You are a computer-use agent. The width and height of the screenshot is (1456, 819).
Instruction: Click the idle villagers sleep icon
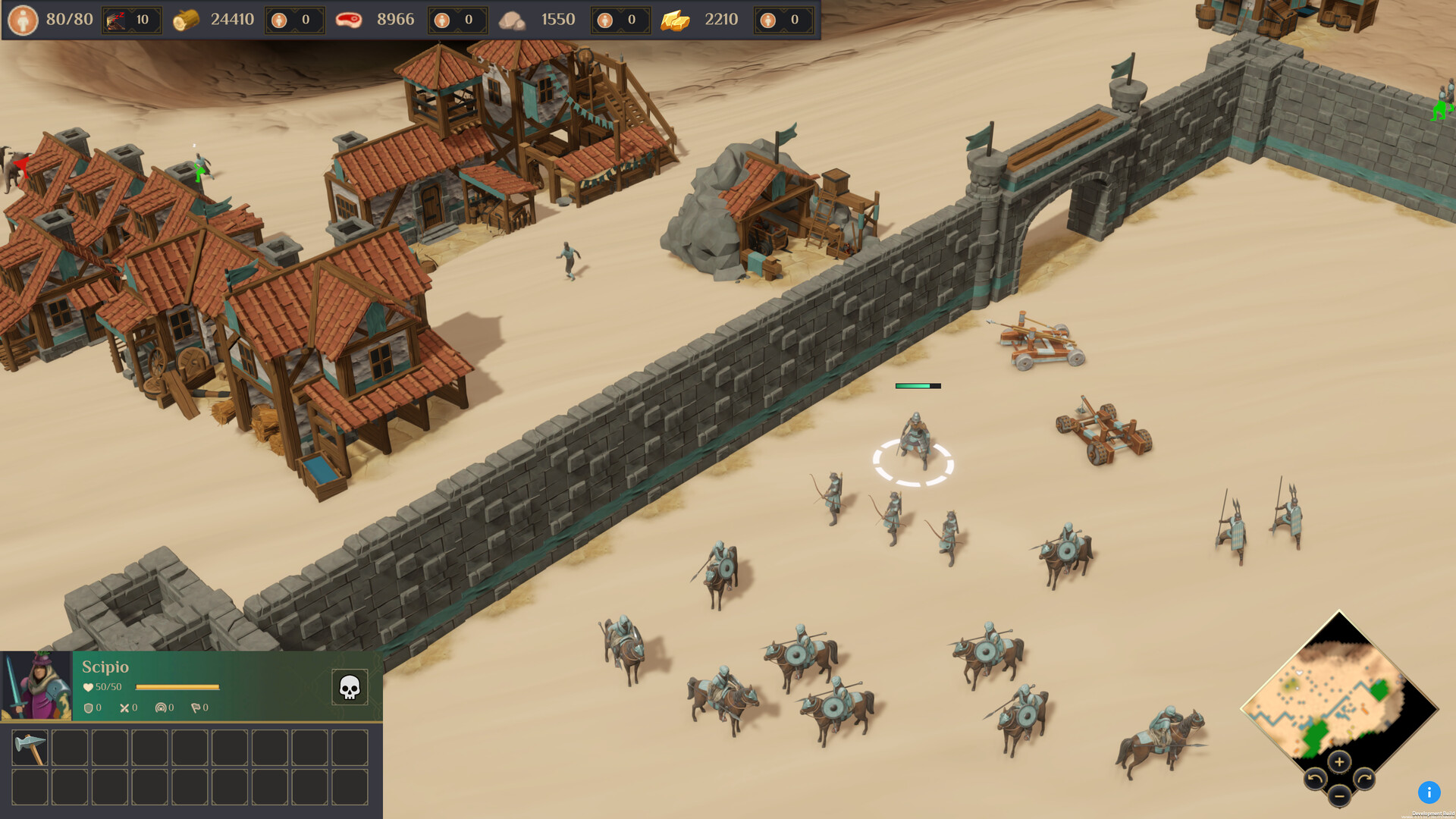[115, 20]
